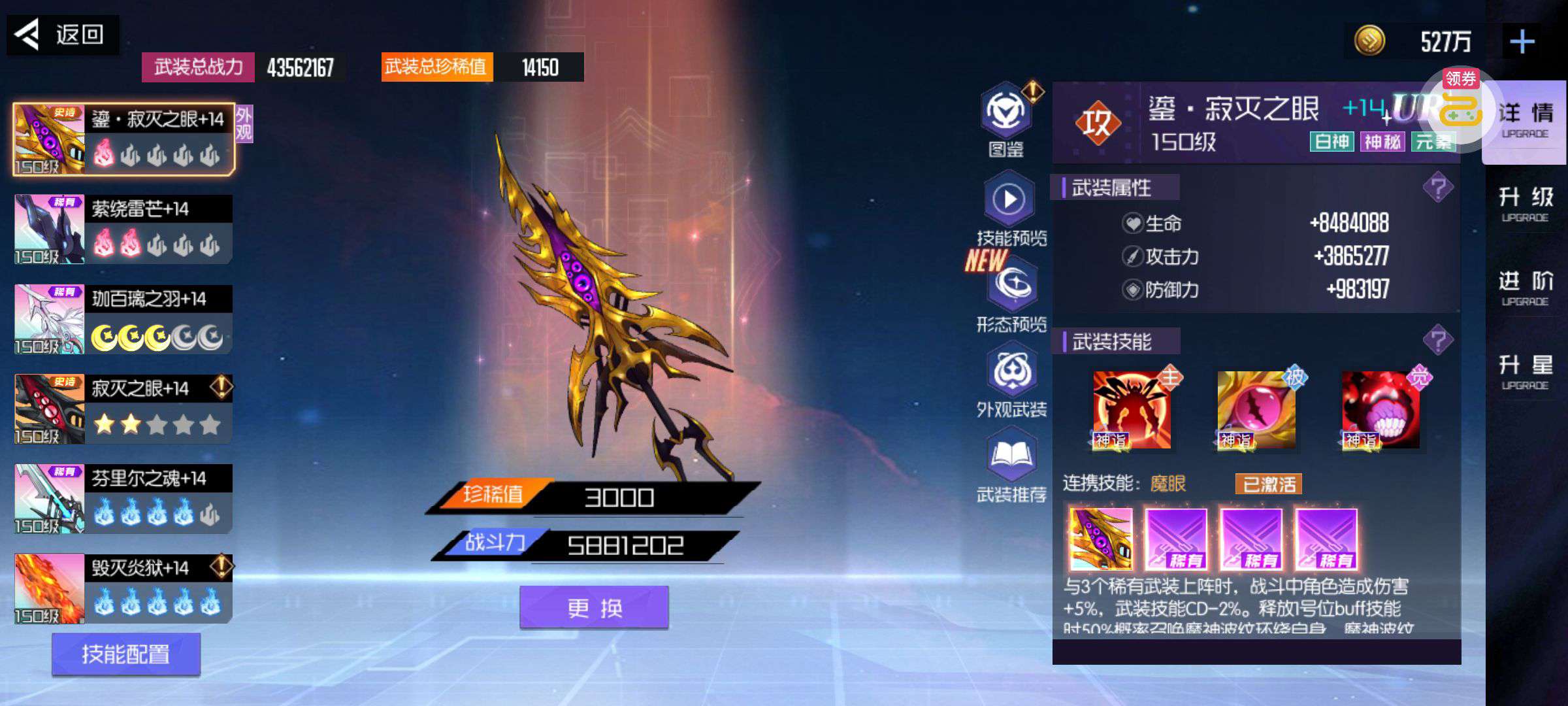The width and height of the screenshot is (1568, 706).
Task: Click the 更换 replace button
Action: (x=594, y=608)
